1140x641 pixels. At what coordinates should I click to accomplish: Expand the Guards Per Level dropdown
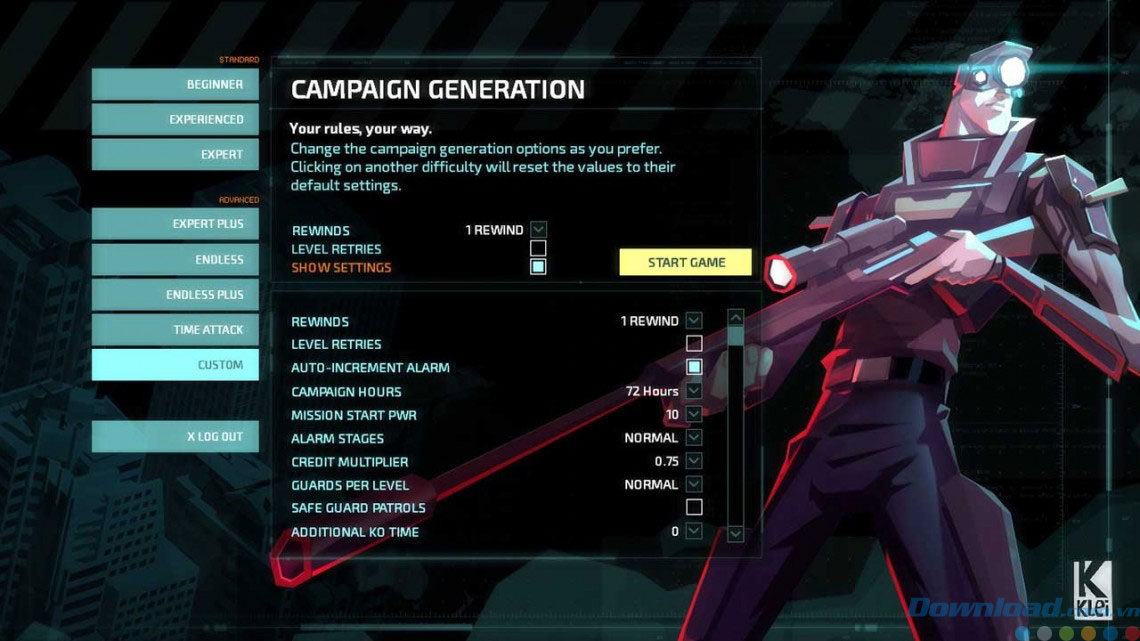click(694, 485)
